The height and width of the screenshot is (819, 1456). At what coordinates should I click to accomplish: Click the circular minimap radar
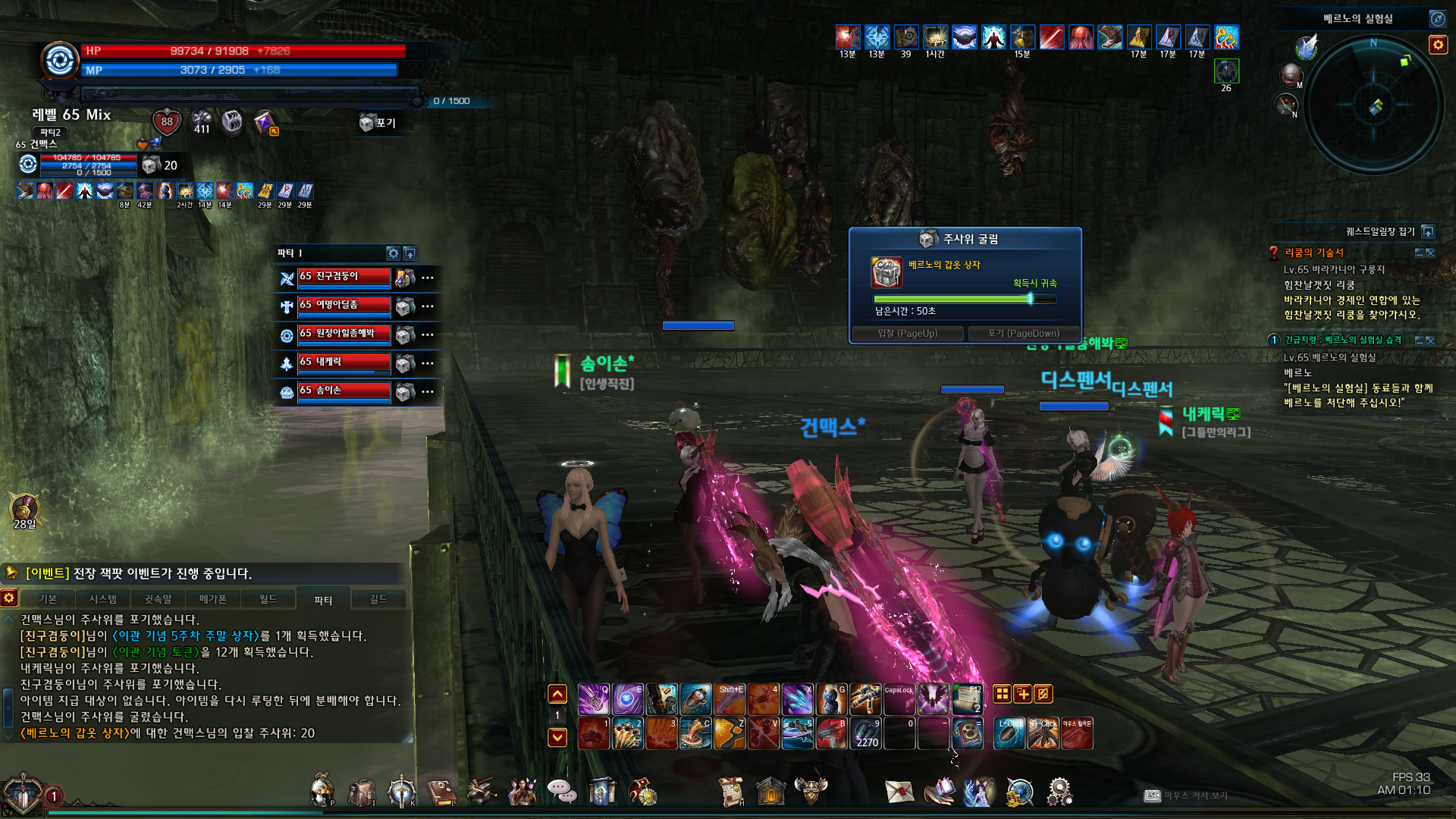[1374, 106]
